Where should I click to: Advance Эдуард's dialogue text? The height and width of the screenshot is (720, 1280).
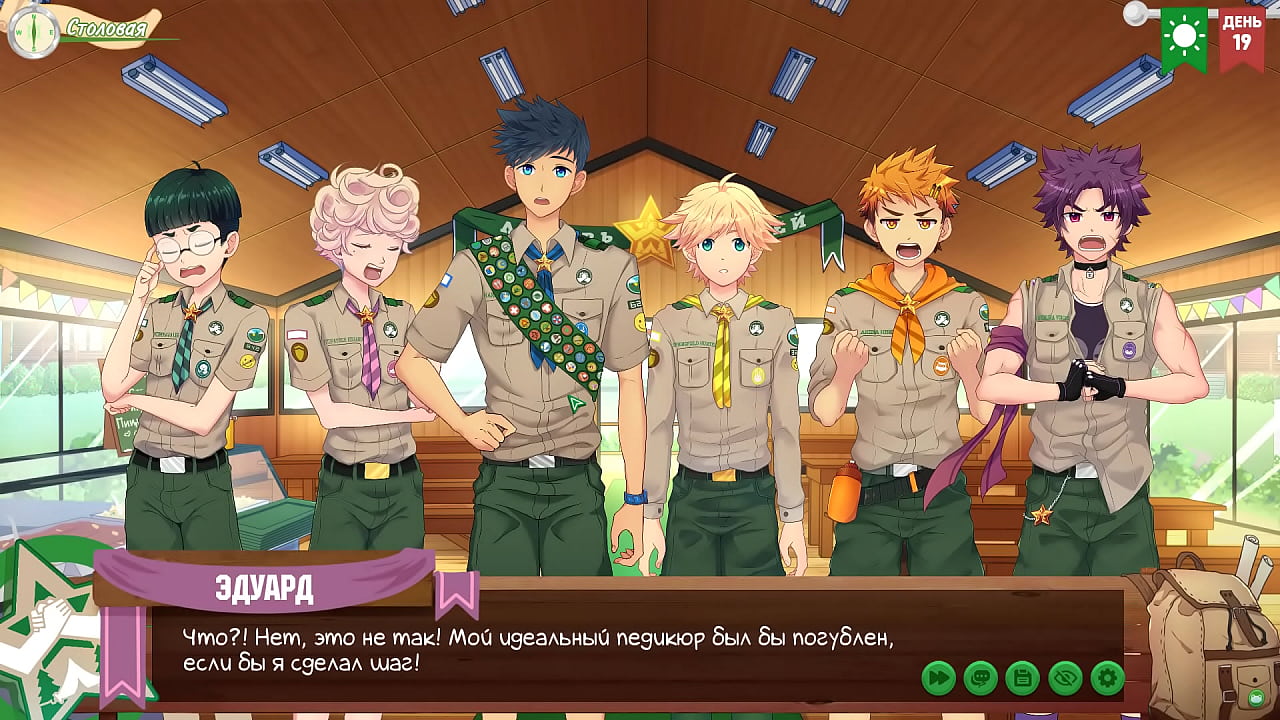click(540, 650)
